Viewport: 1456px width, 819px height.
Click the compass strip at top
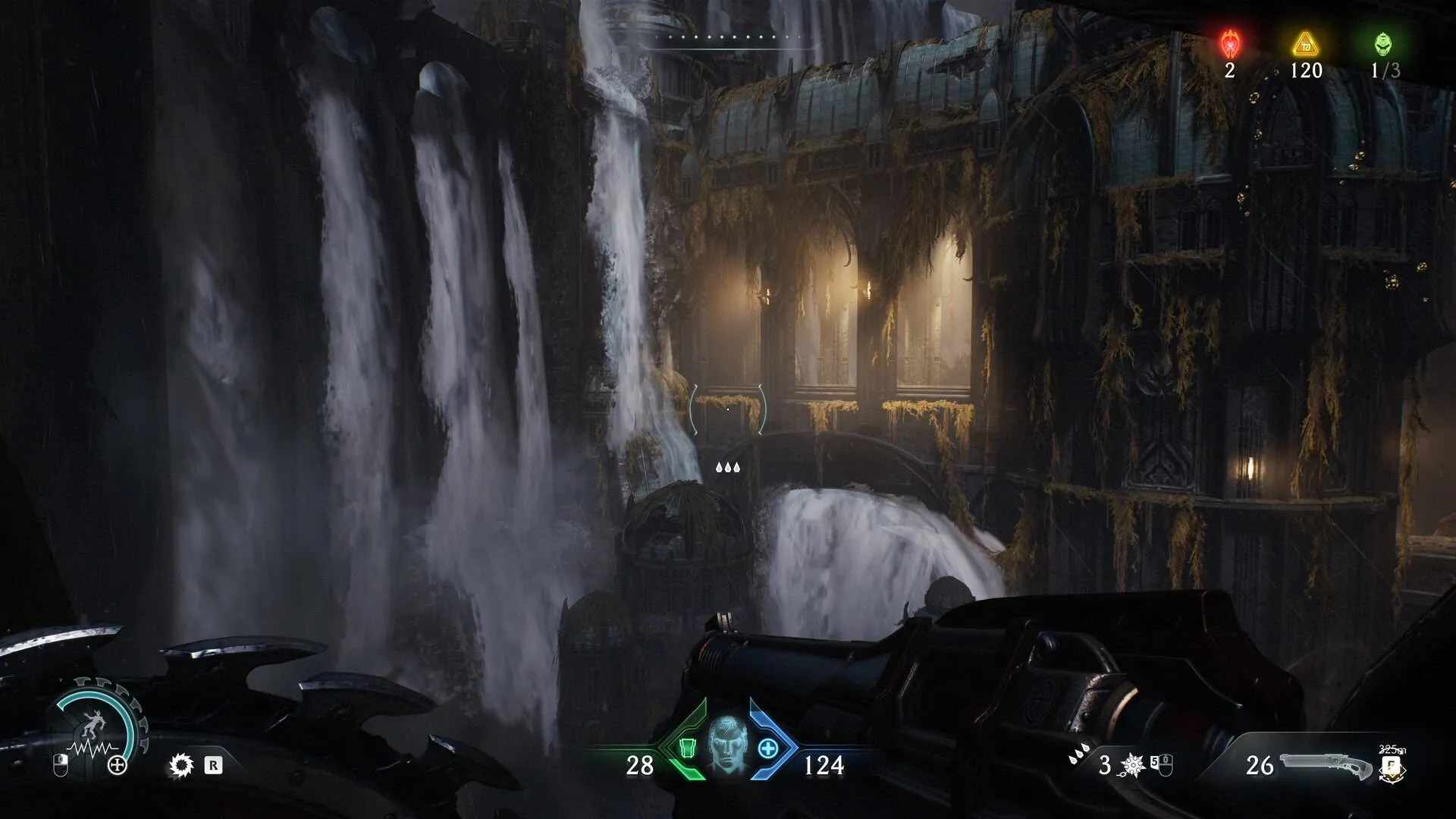pos(734,38)
